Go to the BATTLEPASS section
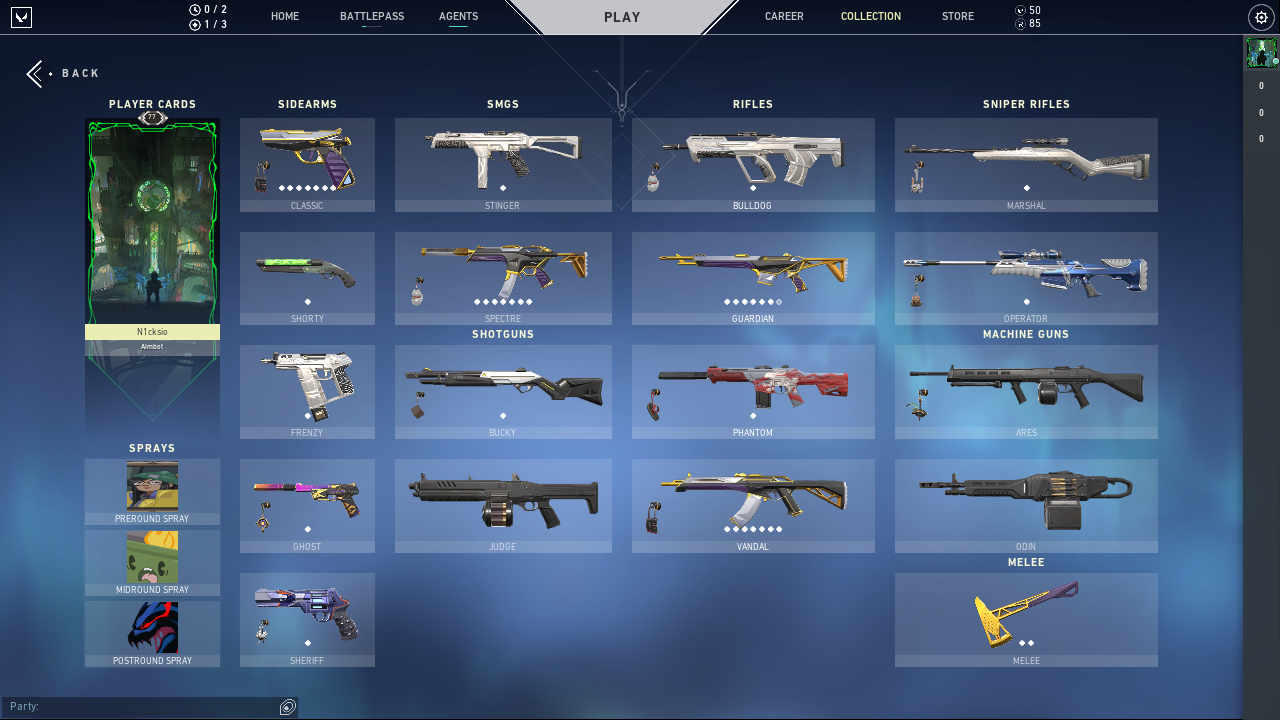 tap(372, 16)
